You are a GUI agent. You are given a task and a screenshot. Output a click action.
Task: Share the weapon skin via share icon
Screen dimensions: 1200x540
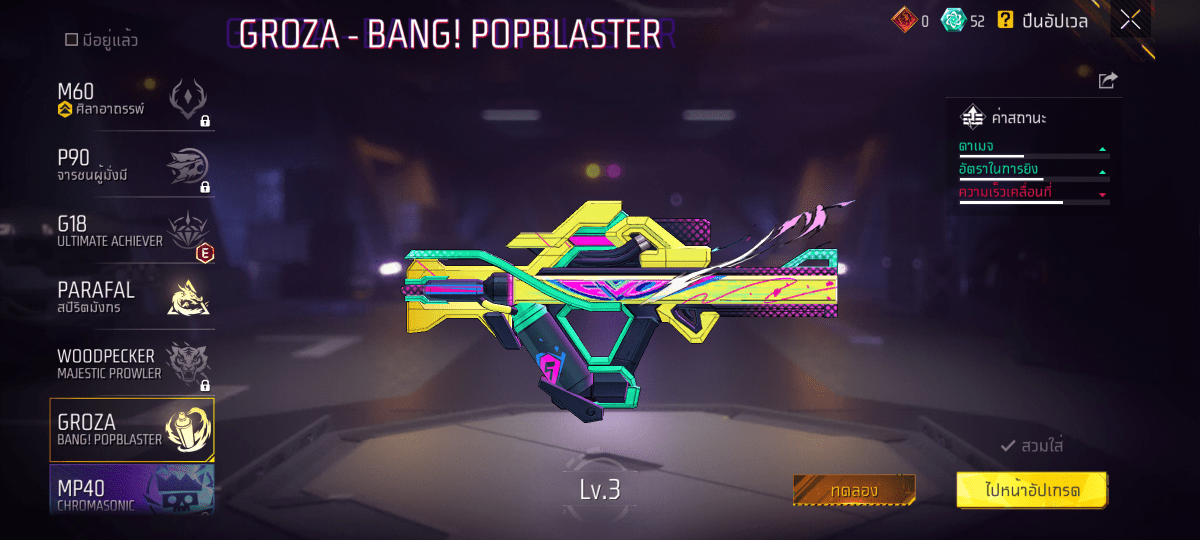pyautogui.click(x=1107, y=81)
